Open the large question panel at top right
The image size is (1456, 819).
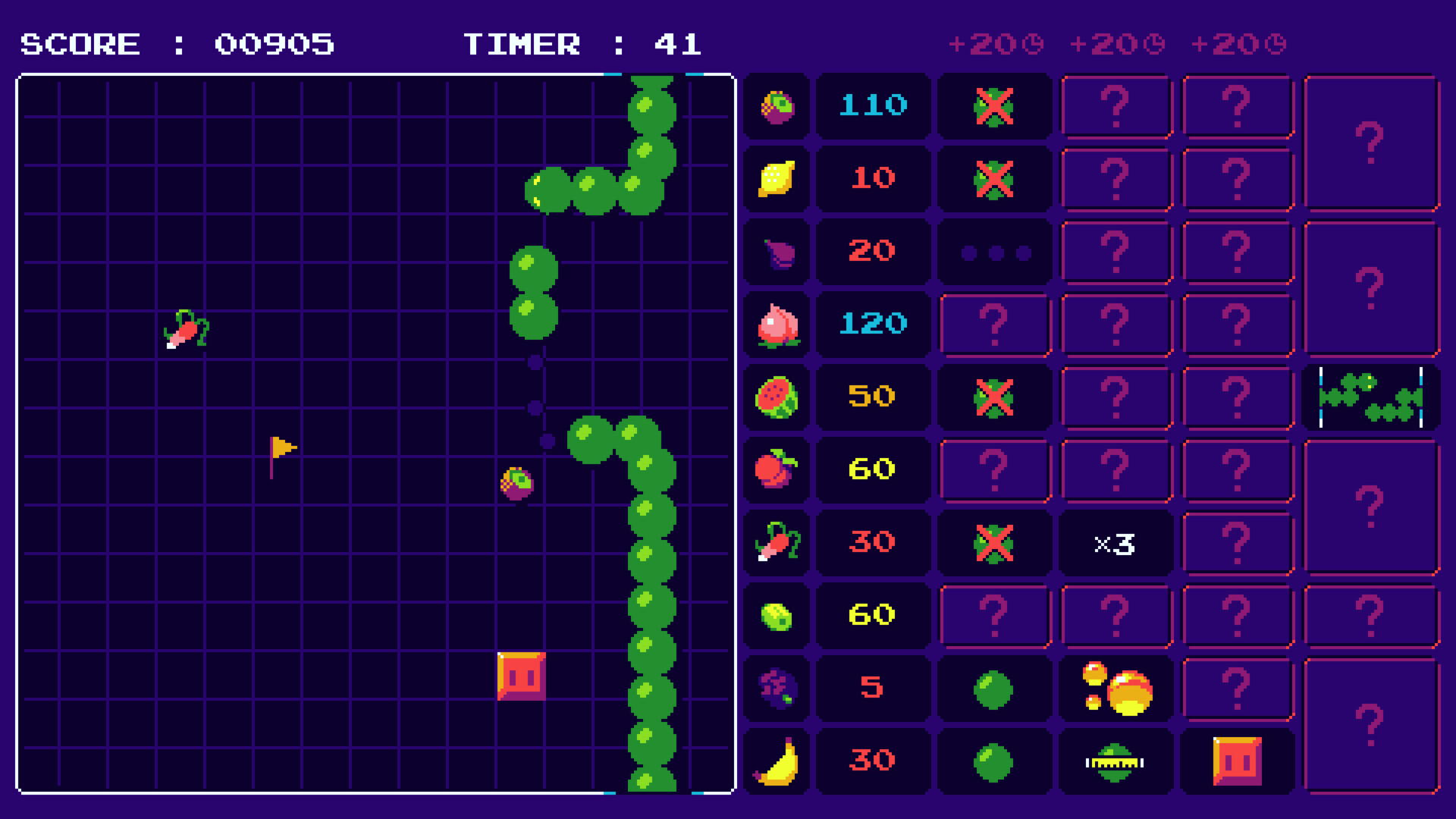pyautogui.click(x=1370, y=141)
